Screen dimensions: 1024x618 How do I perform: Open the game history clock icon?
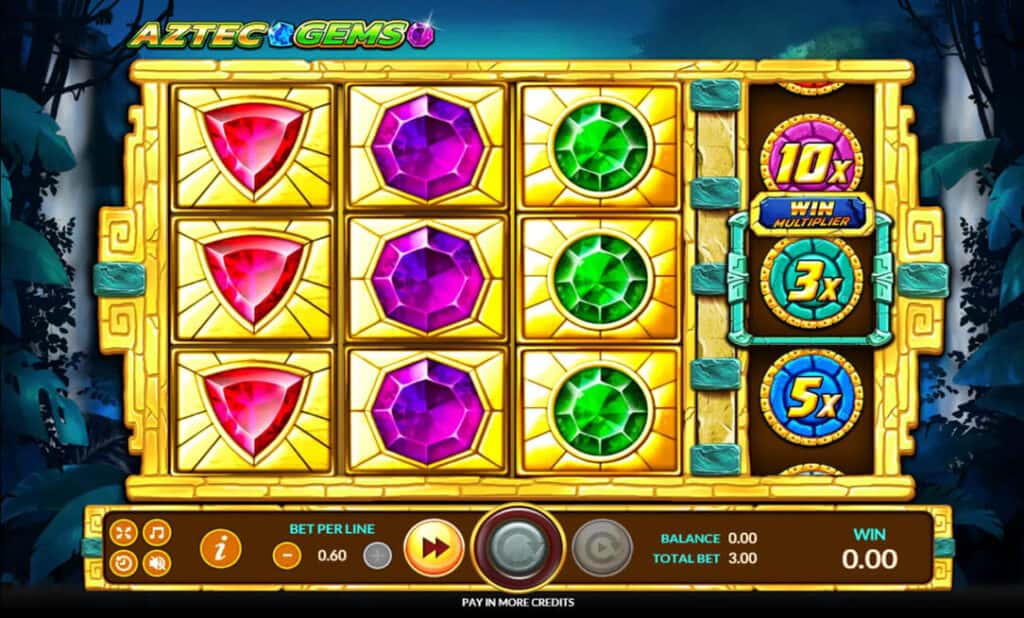coord(123,563)
